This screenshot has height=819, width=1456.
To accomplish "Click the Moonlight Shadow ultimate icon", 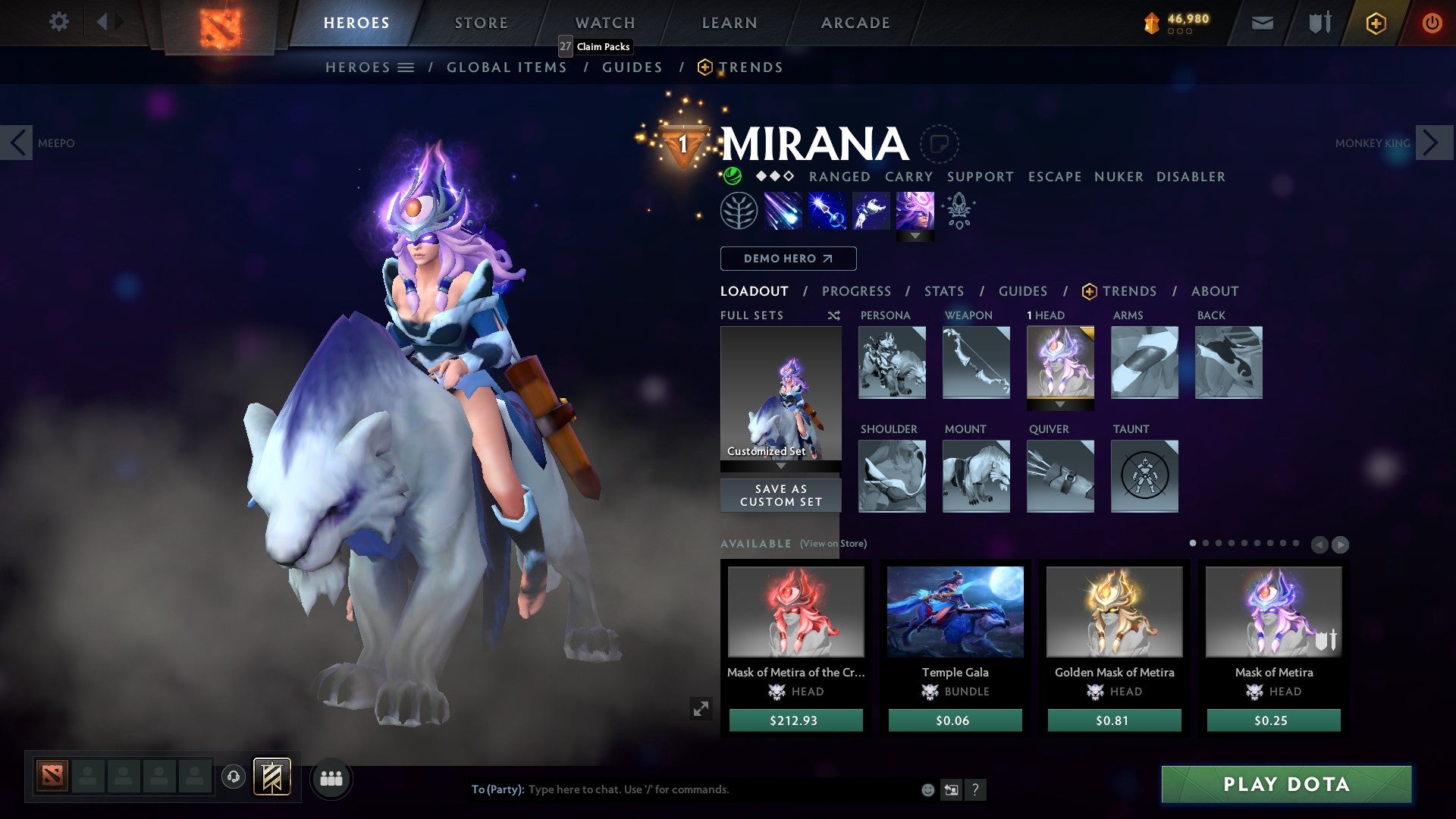I will pos(915,210).
